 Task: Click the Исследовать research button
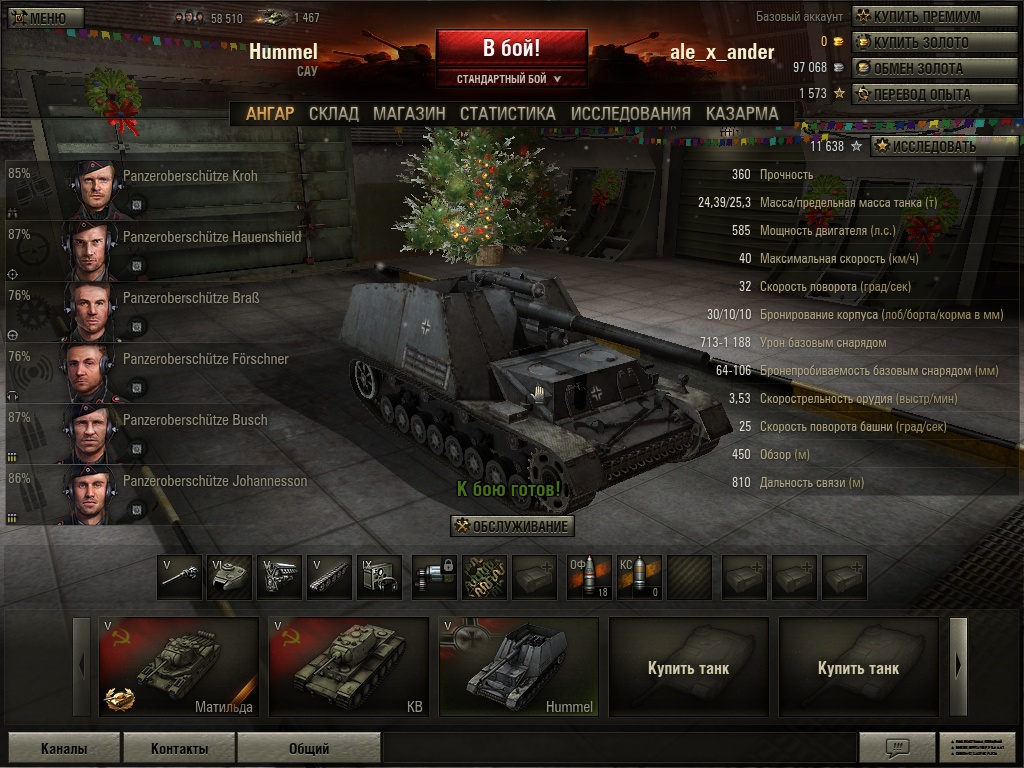point(936,146)
